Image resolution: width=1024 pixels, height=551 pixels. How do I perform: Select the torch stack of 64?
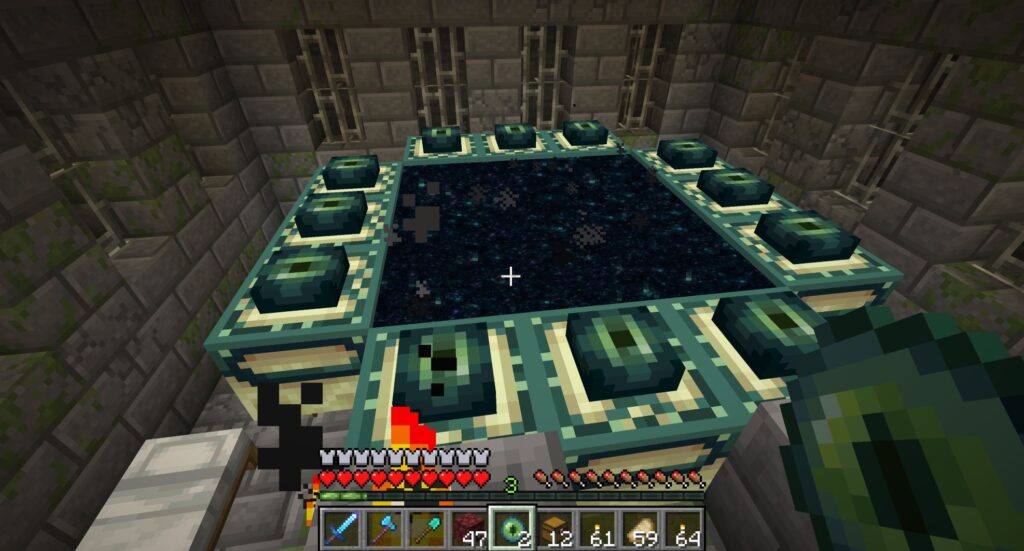[x=684, y=527]
